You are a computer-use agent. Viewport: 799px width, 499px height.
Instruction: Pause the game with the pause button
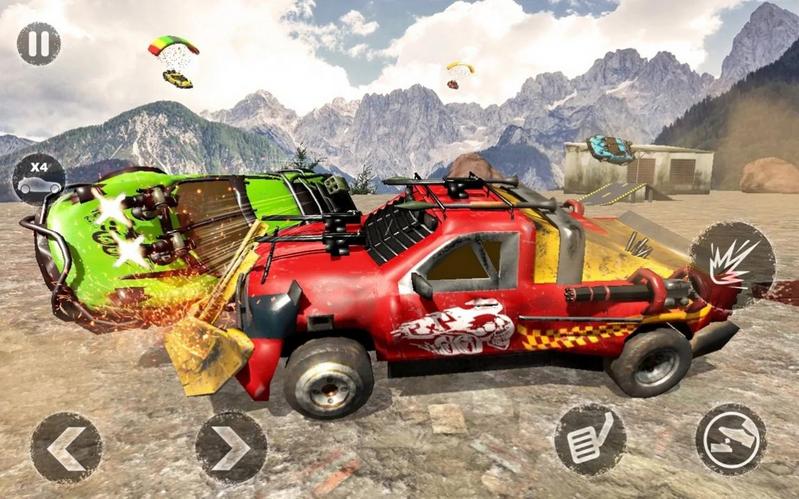(38, 44)
